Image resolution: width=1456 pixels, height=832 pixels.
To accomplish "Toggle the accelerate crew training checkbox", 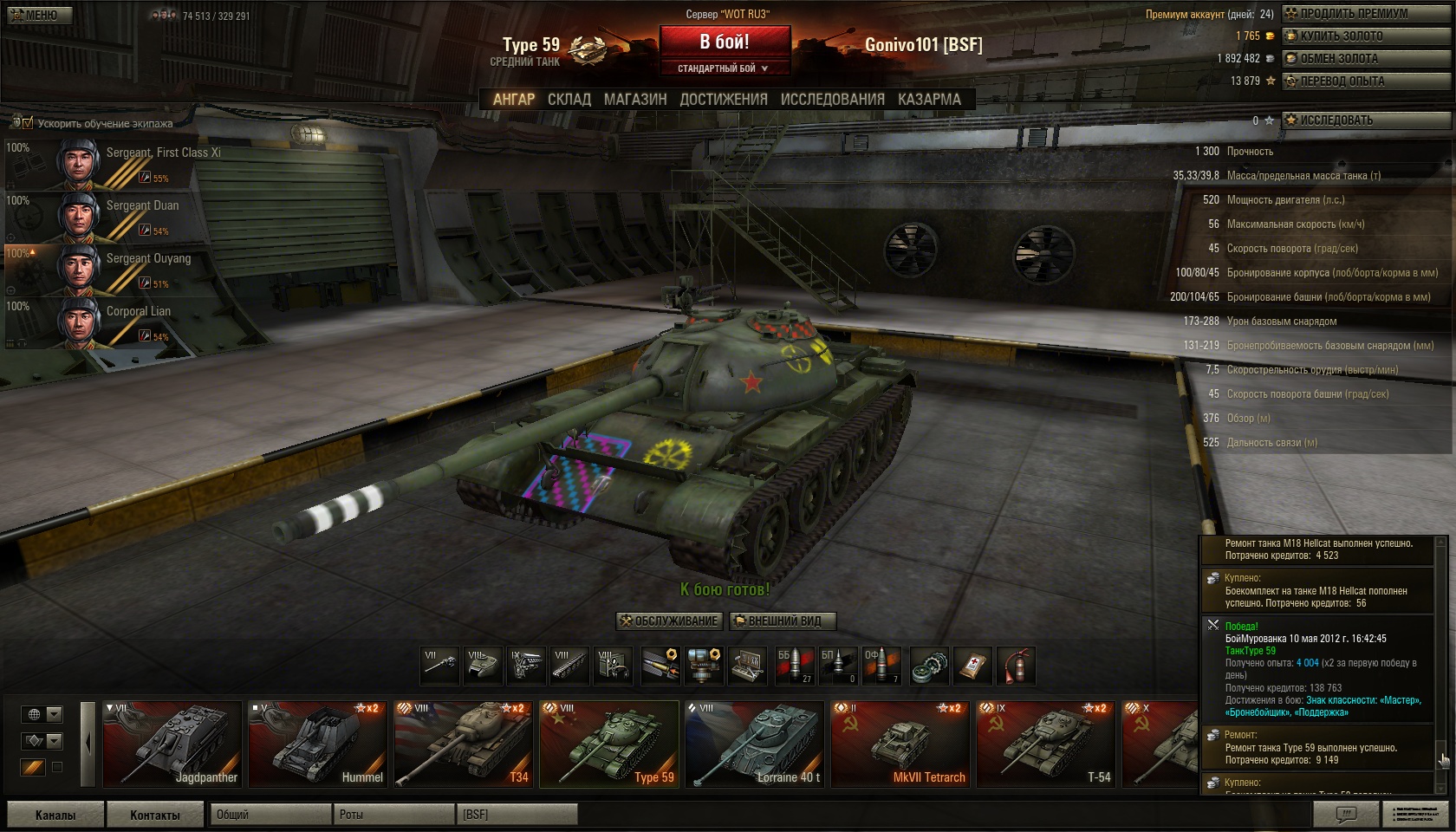I will (x=27, y=123).
